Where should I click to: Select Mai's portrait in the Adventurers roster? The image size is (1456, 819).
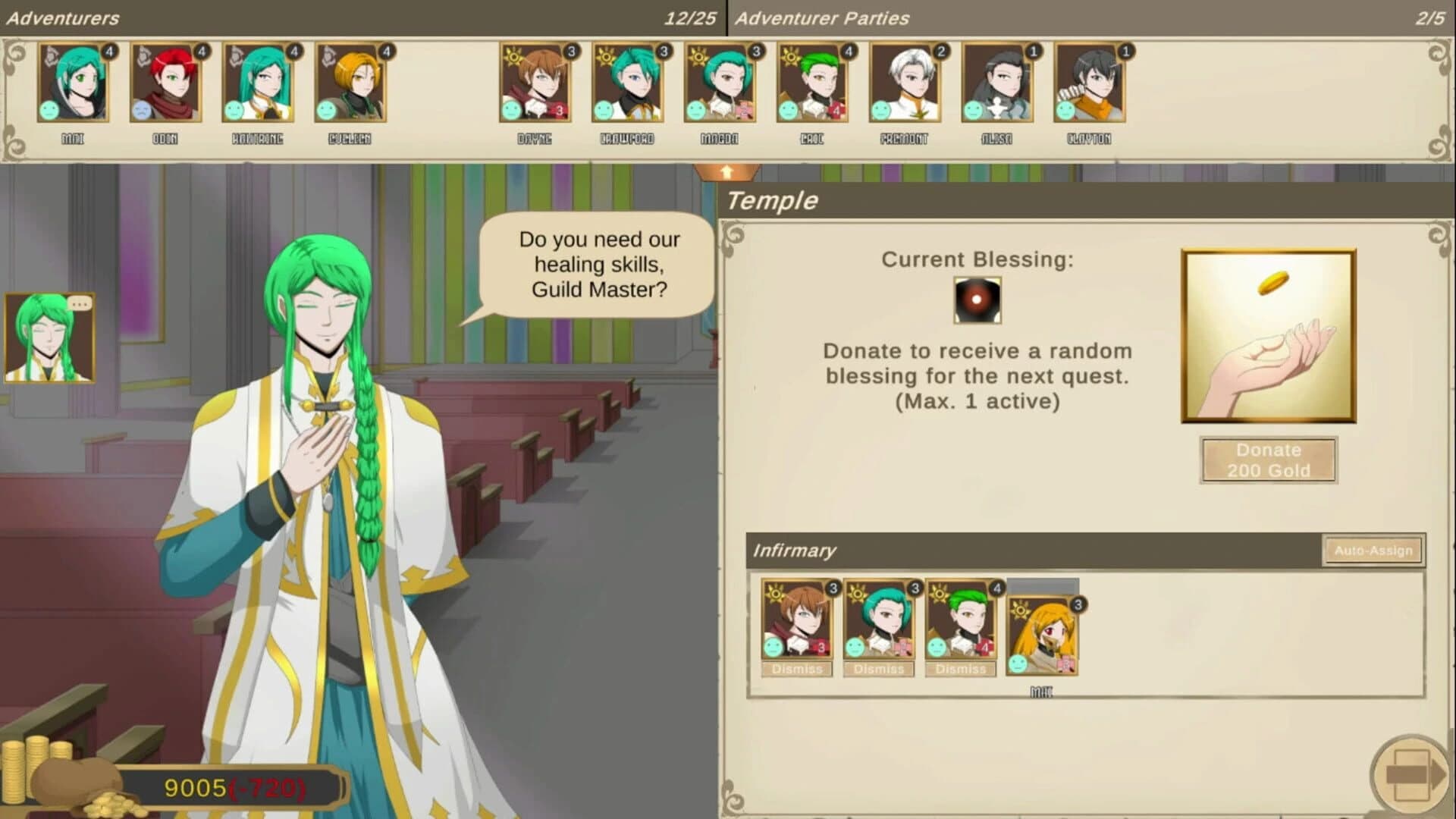coord(74,83)
